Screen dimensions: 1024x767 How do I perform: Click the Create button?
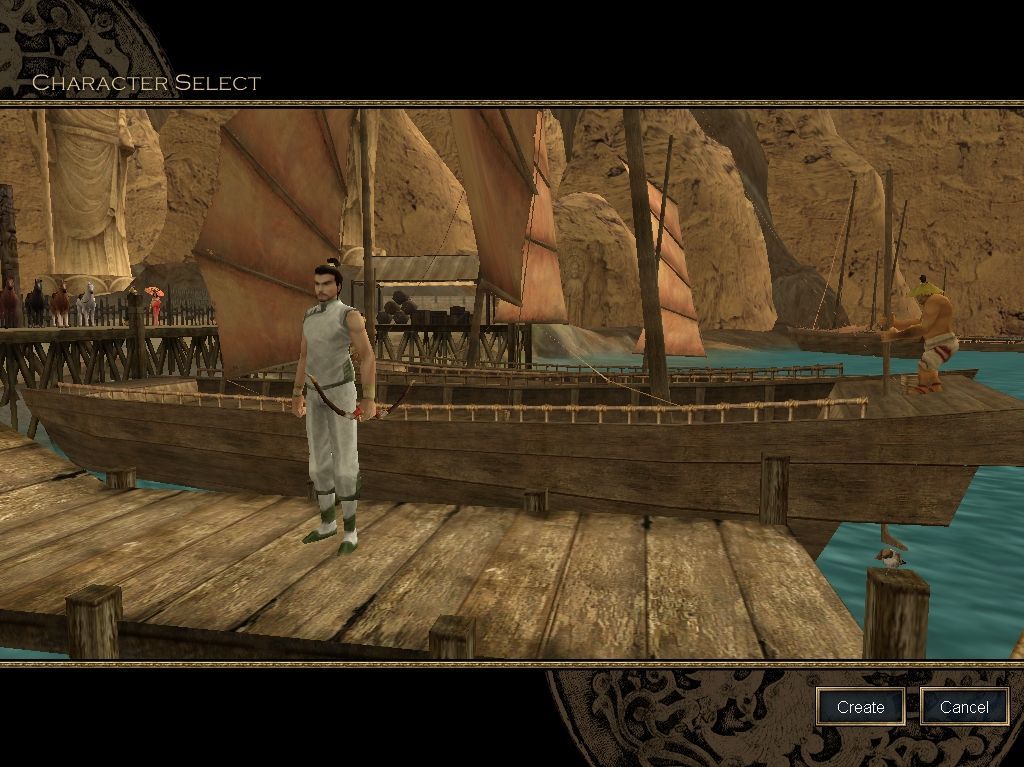[860, 707]
